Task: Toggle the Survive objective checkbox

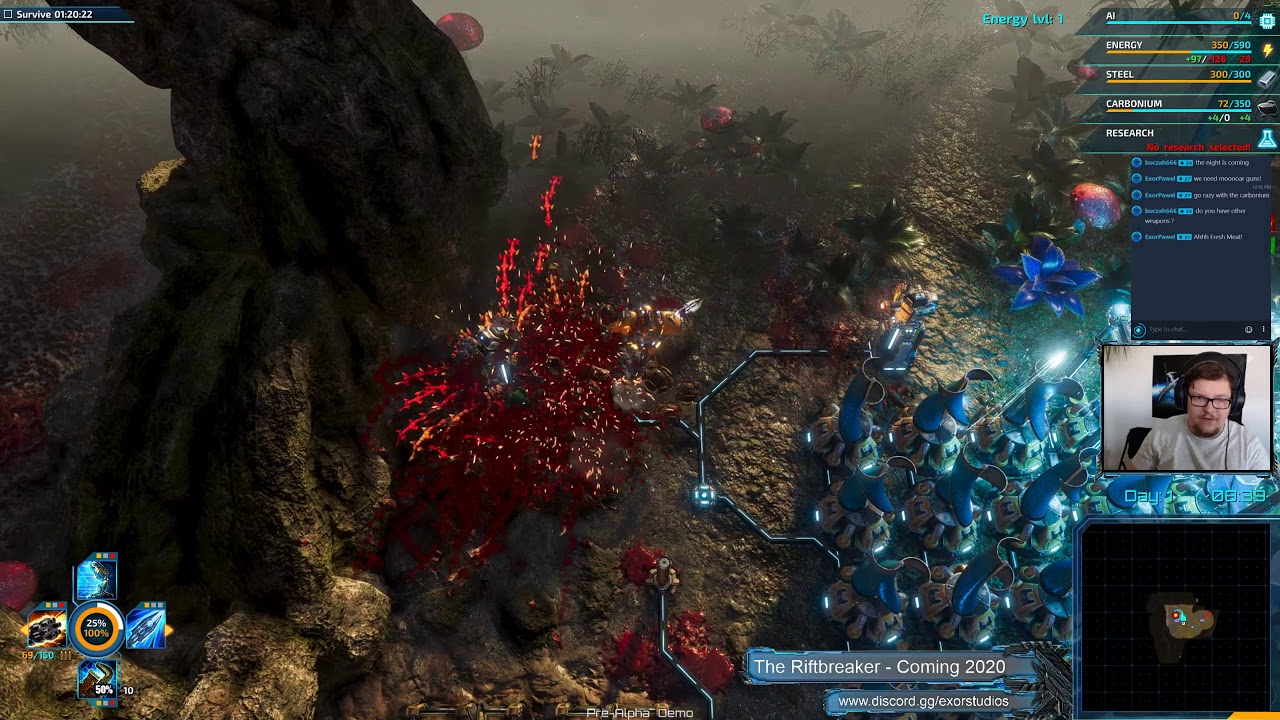Action: click(x=8, y=15)
